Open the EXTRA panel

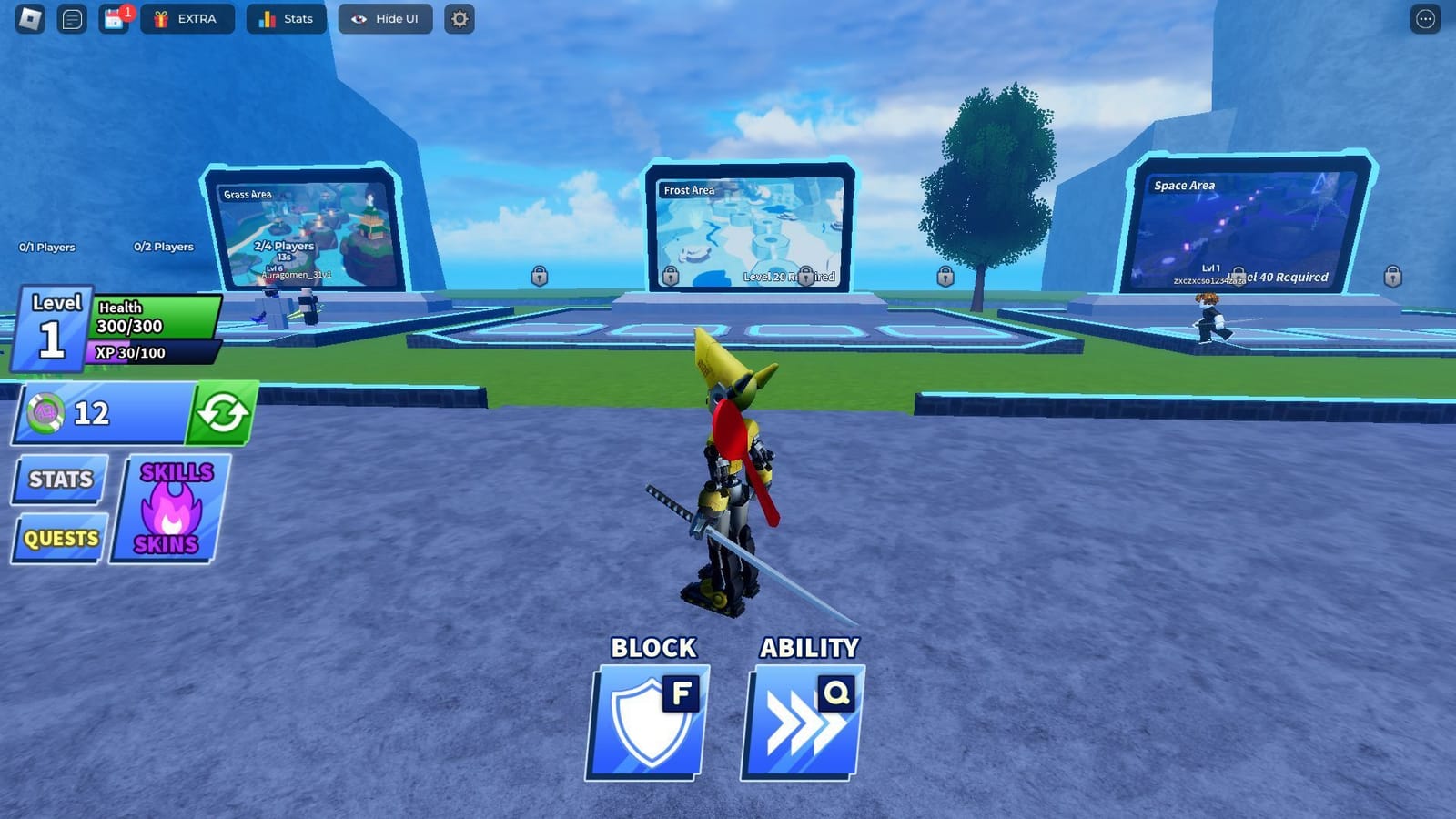(188, 18)
